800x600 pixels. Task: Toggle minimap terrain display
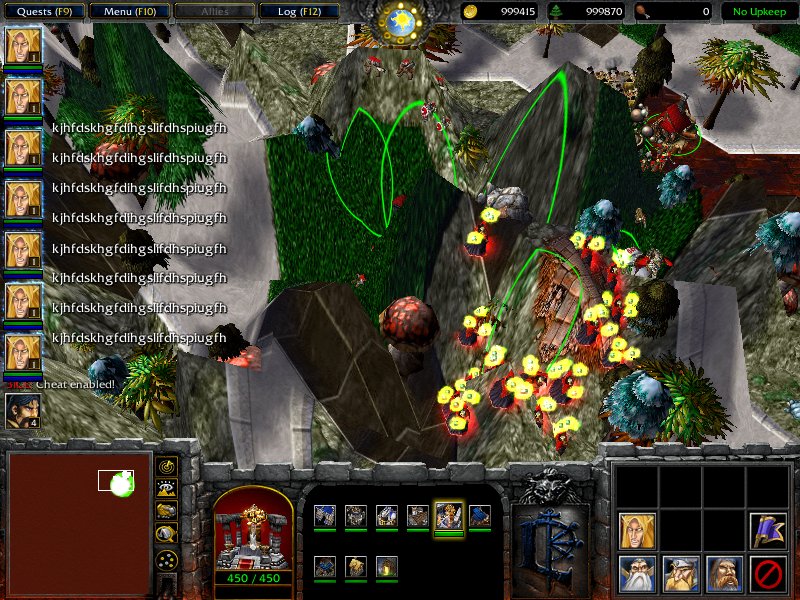tap(167, 489)
